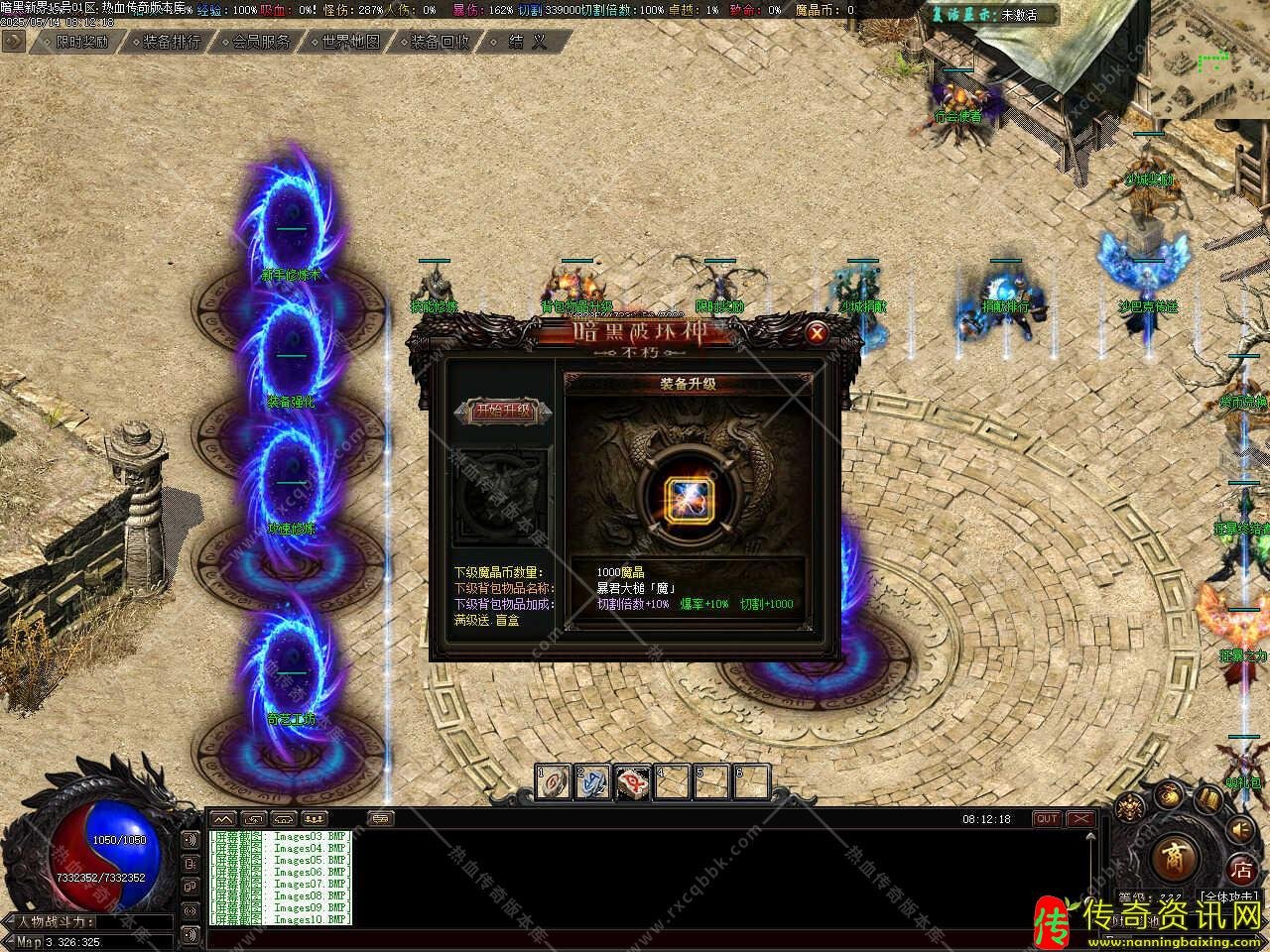Use the red item in hotbar slot 3
Image resolution: width=1270 pixels, height=952 pixels.
(x=633, y=781)
